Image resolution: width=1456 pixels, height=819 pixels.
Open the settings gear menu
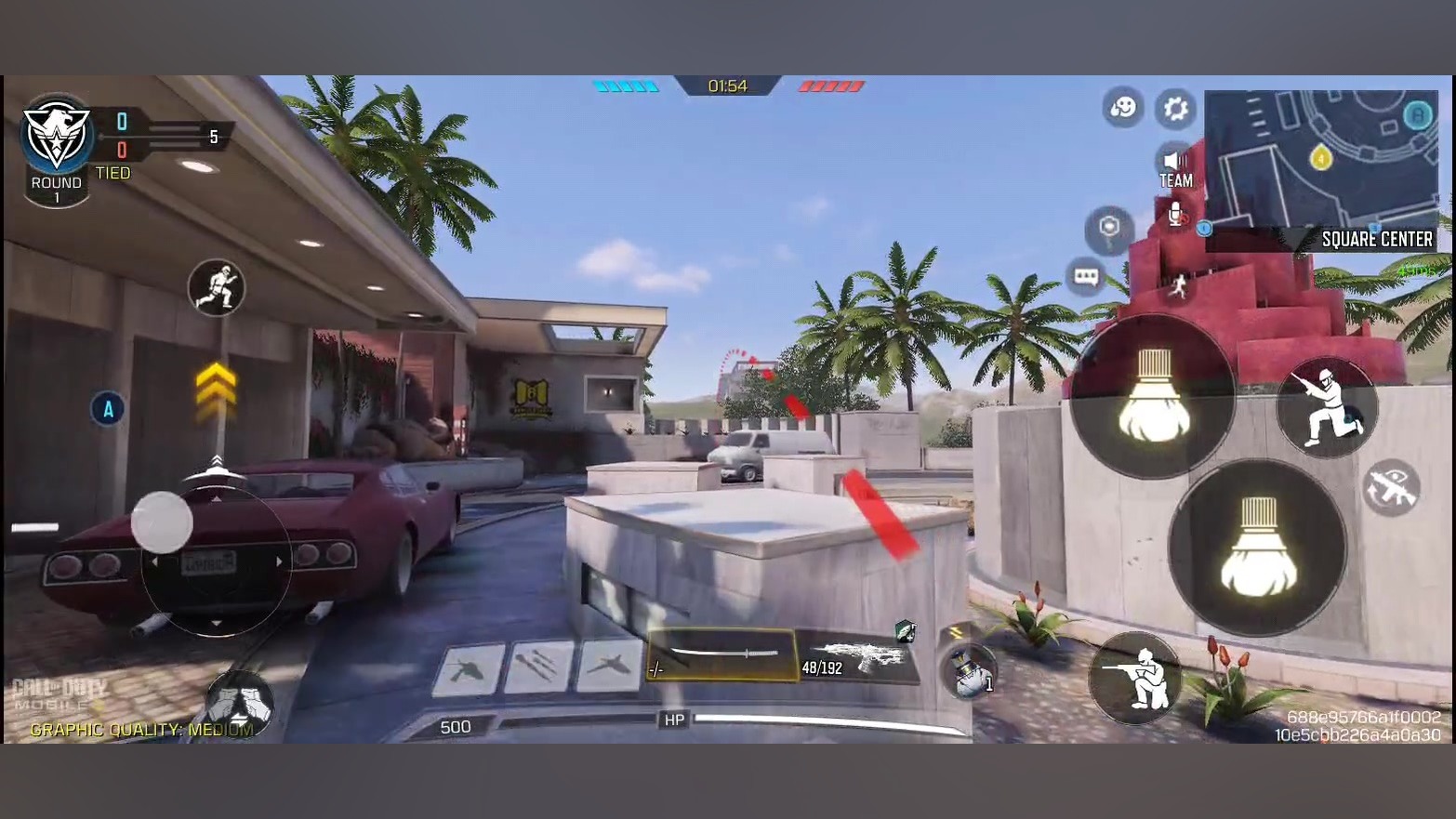pos(1175,109)
